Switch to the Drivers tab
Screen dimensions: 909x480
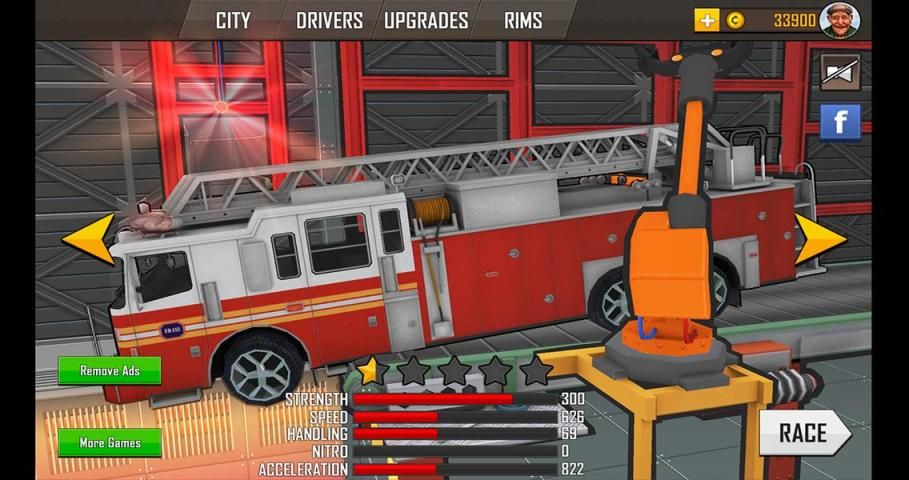coord(329,20)
